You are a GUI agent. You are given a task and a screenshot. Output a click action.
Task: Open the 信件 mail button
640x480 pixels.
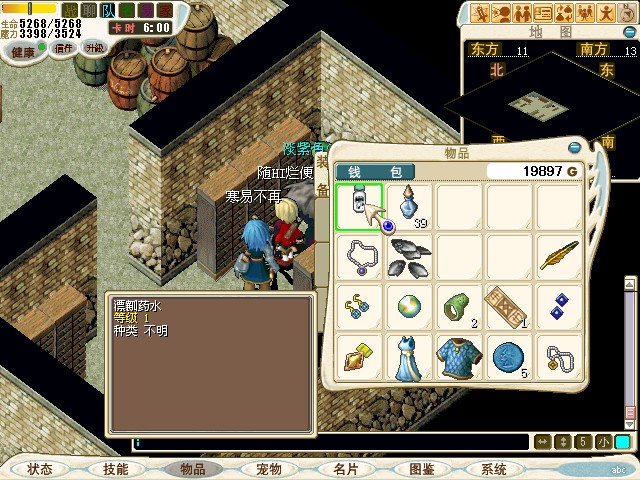[64, 48]
